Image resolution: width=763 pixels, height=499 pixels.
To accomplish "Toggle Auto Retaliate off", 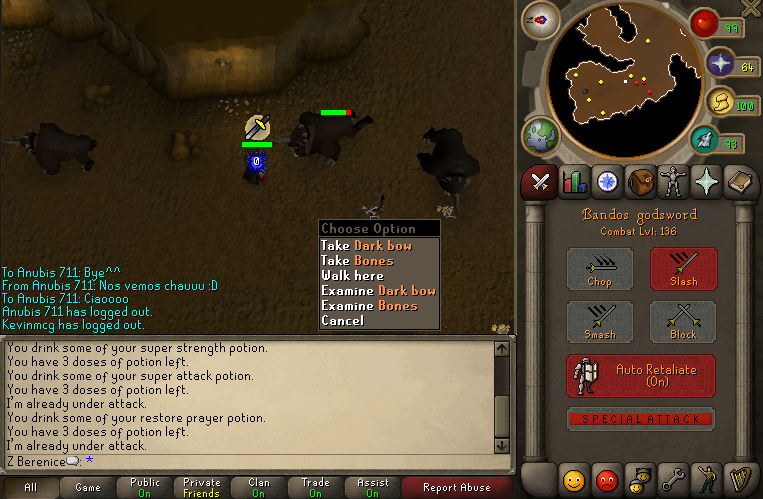I will pyautogui.click(x=641, y=375).
